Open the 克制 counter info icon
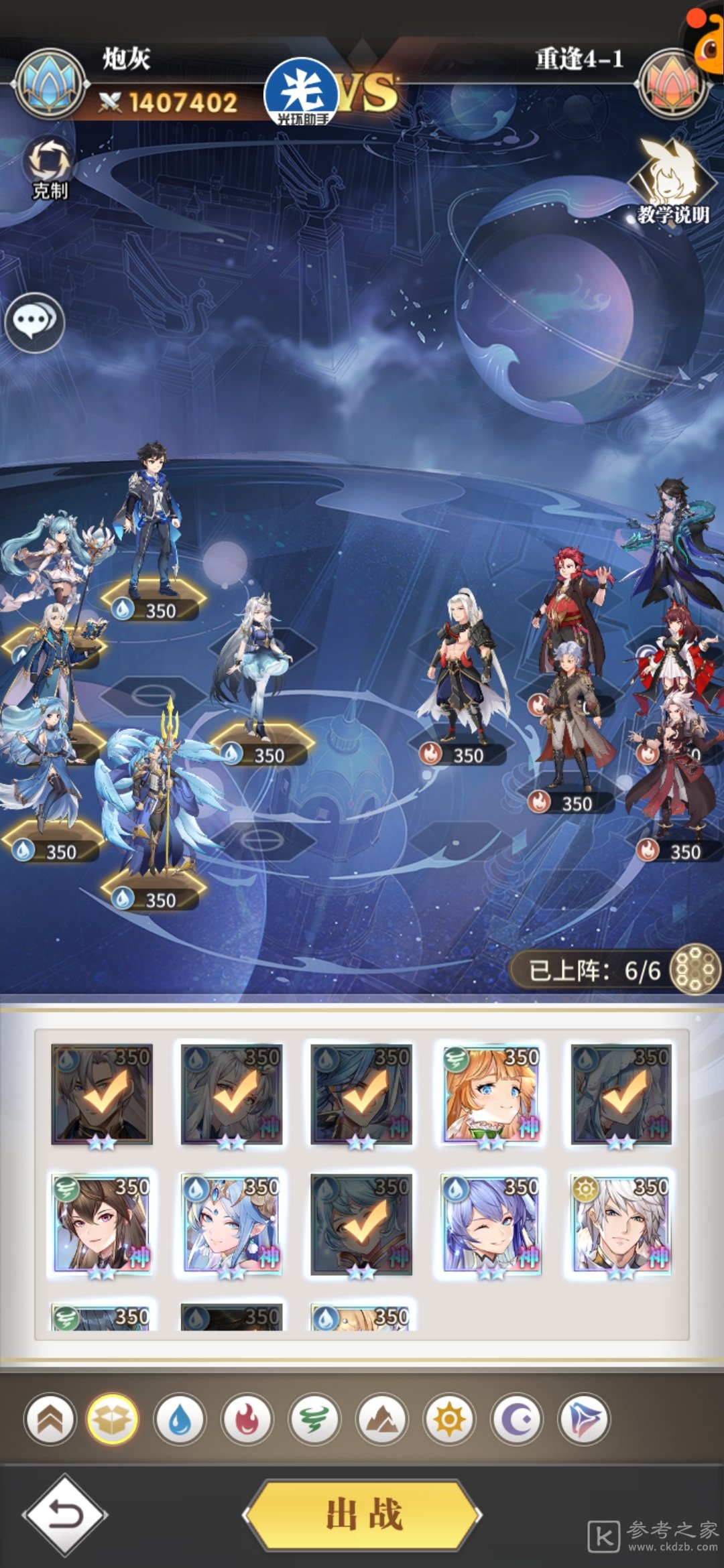The width and height of the screenshot is (724, 1568). click(x=49, y=168)
